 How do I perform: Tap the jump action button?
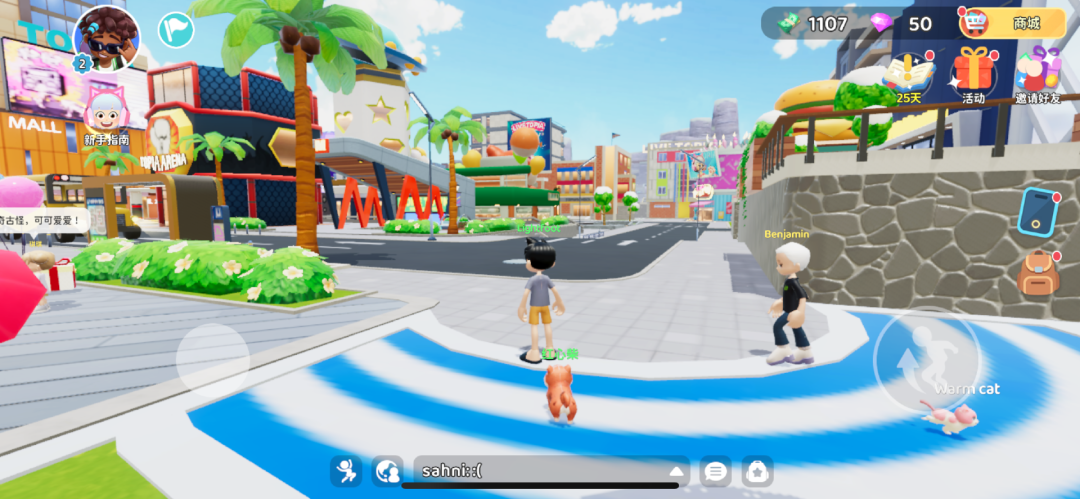point(926,359)
